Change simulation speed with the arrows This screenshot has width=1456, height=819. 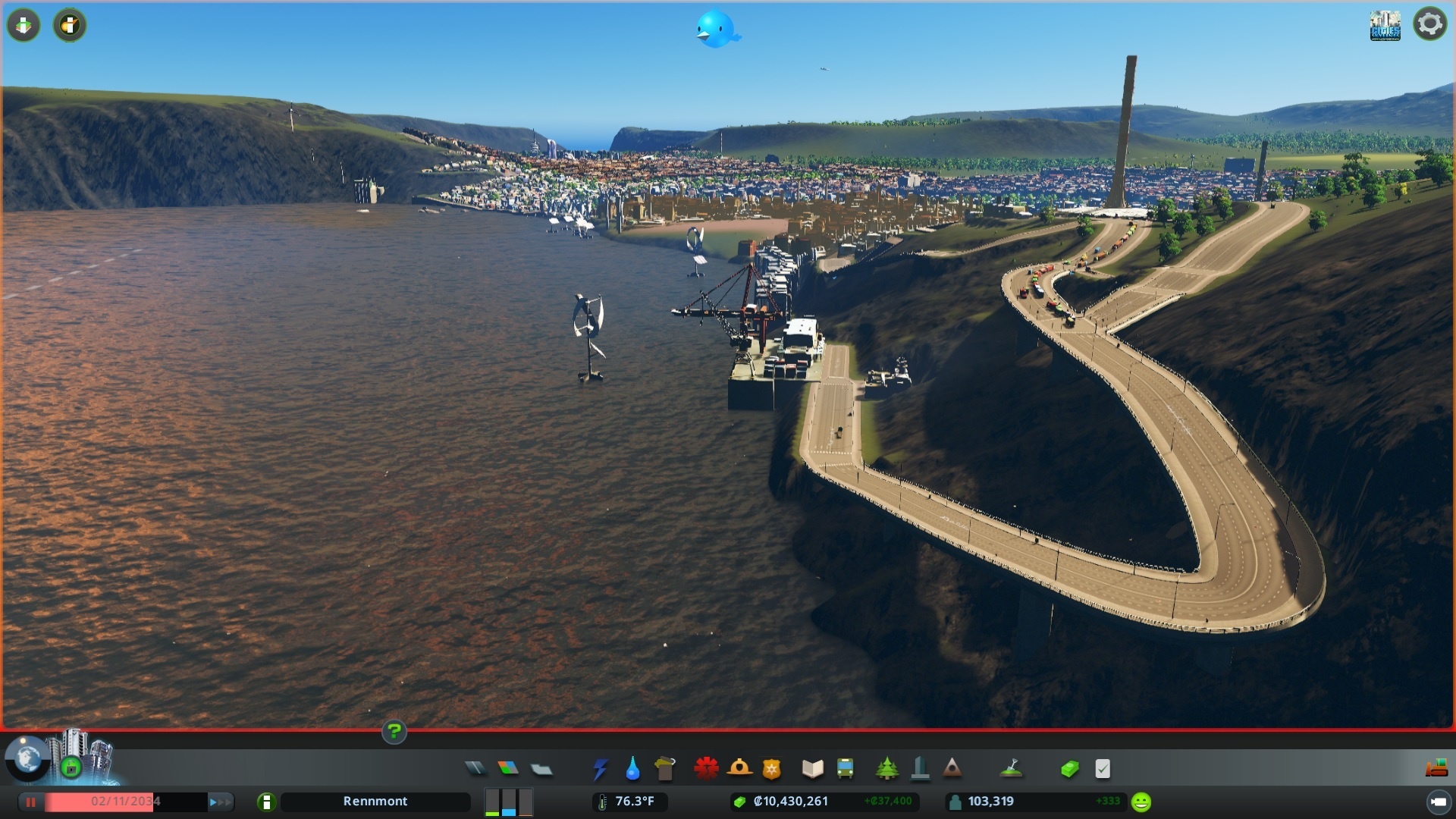click(x=220, y=802)
